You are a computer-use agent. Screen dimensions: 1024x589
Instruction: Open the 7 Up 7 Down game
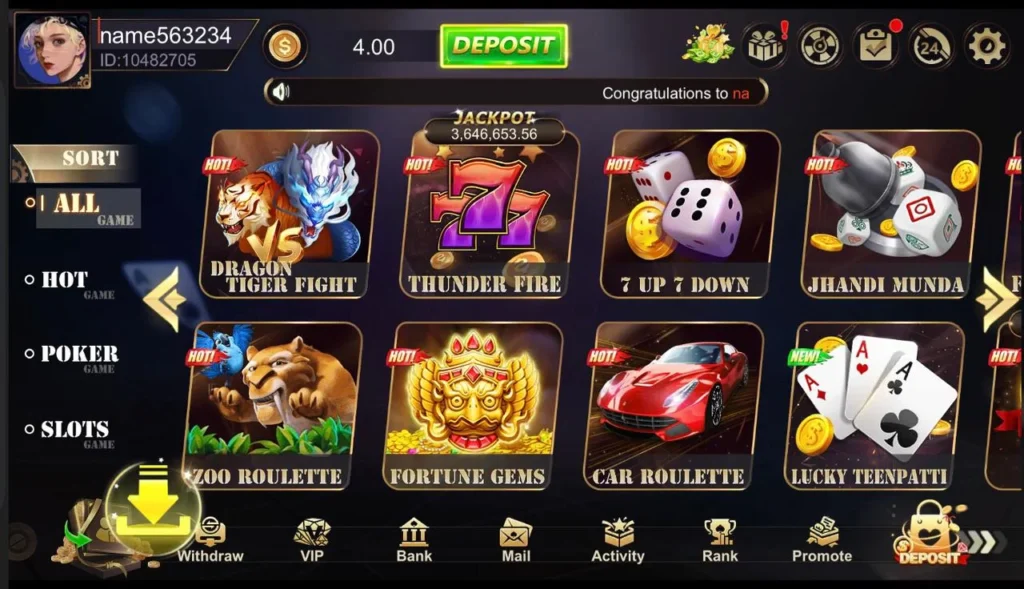pyautogui.click(x=691, y=214)
